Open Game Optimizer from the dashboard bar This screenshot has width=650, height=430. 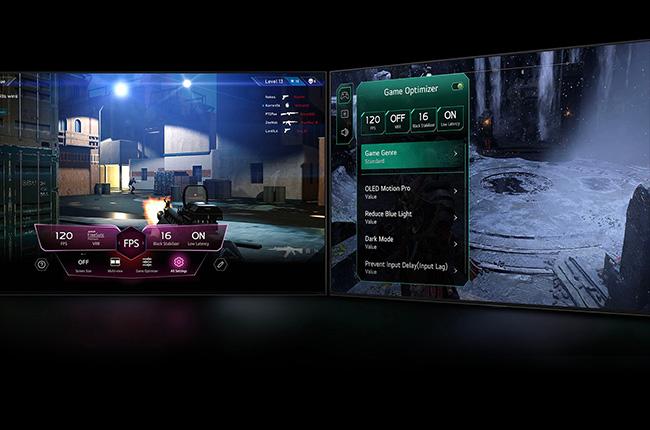point(147,263)
